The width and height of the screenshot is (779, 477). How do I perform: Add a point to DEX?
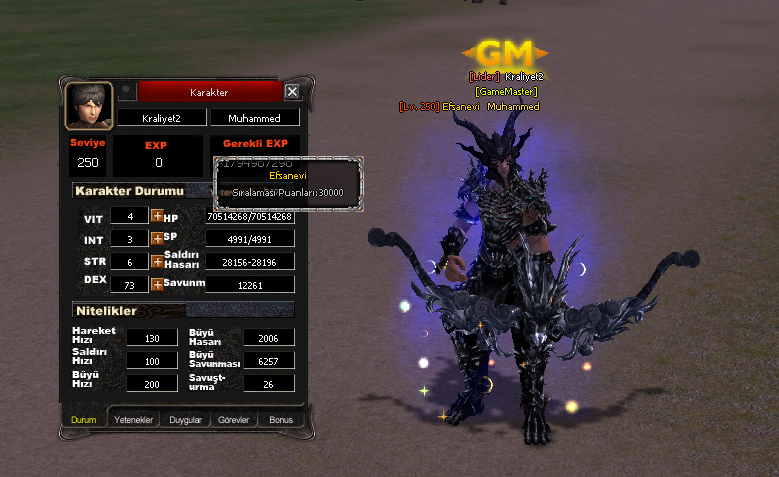pos(157,285)
